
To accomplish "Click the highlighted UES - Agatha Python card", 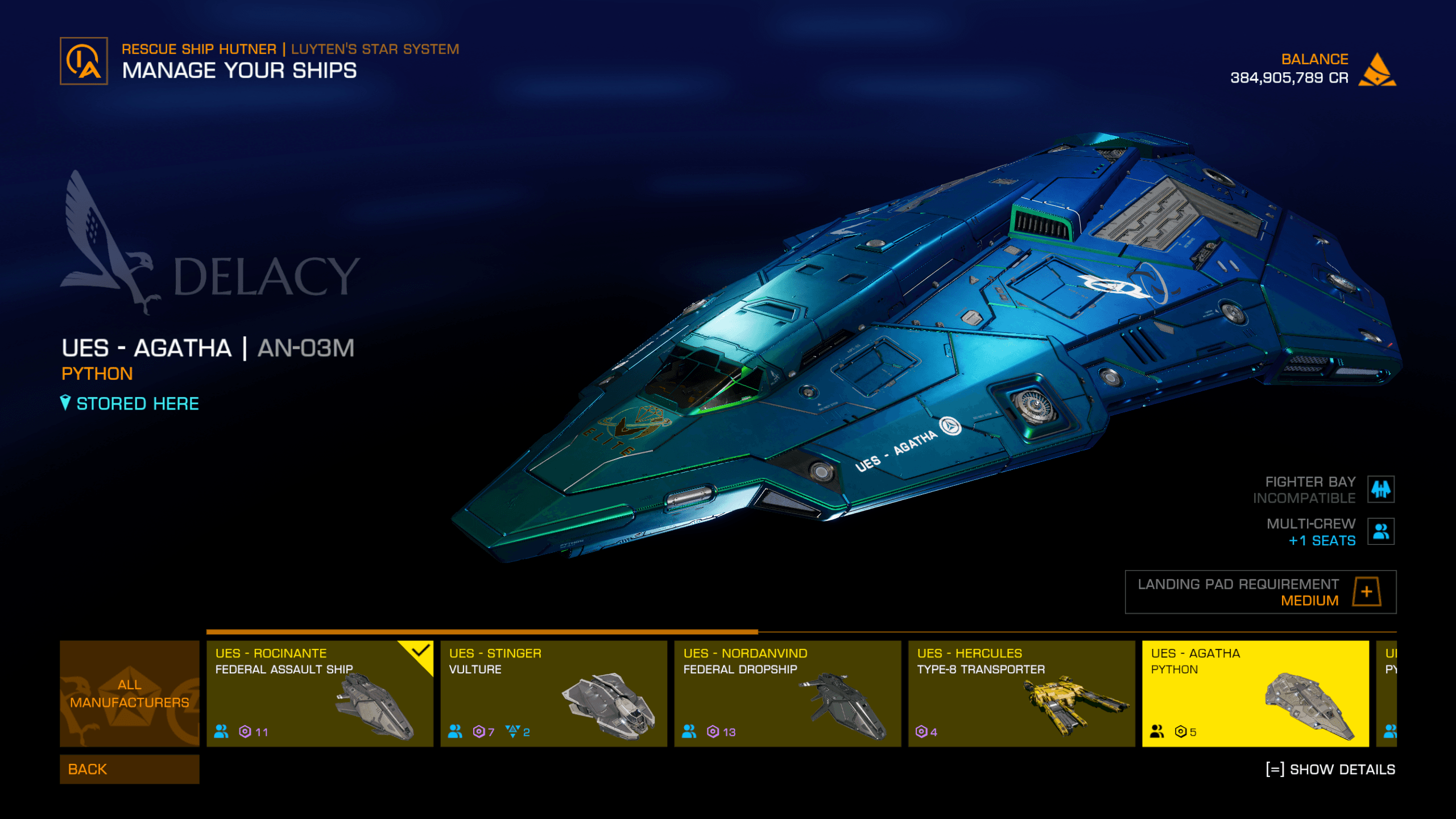I will pyautogui.click(x=1255, y=693).
